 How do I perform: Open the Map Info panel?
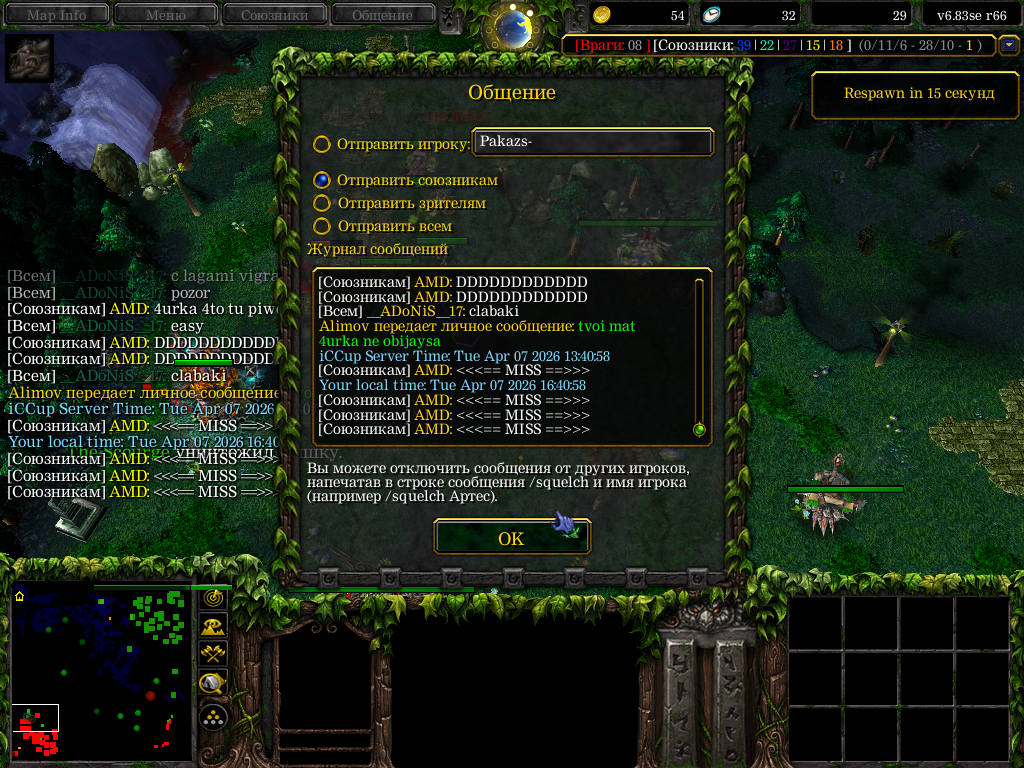tap(56, 14)
